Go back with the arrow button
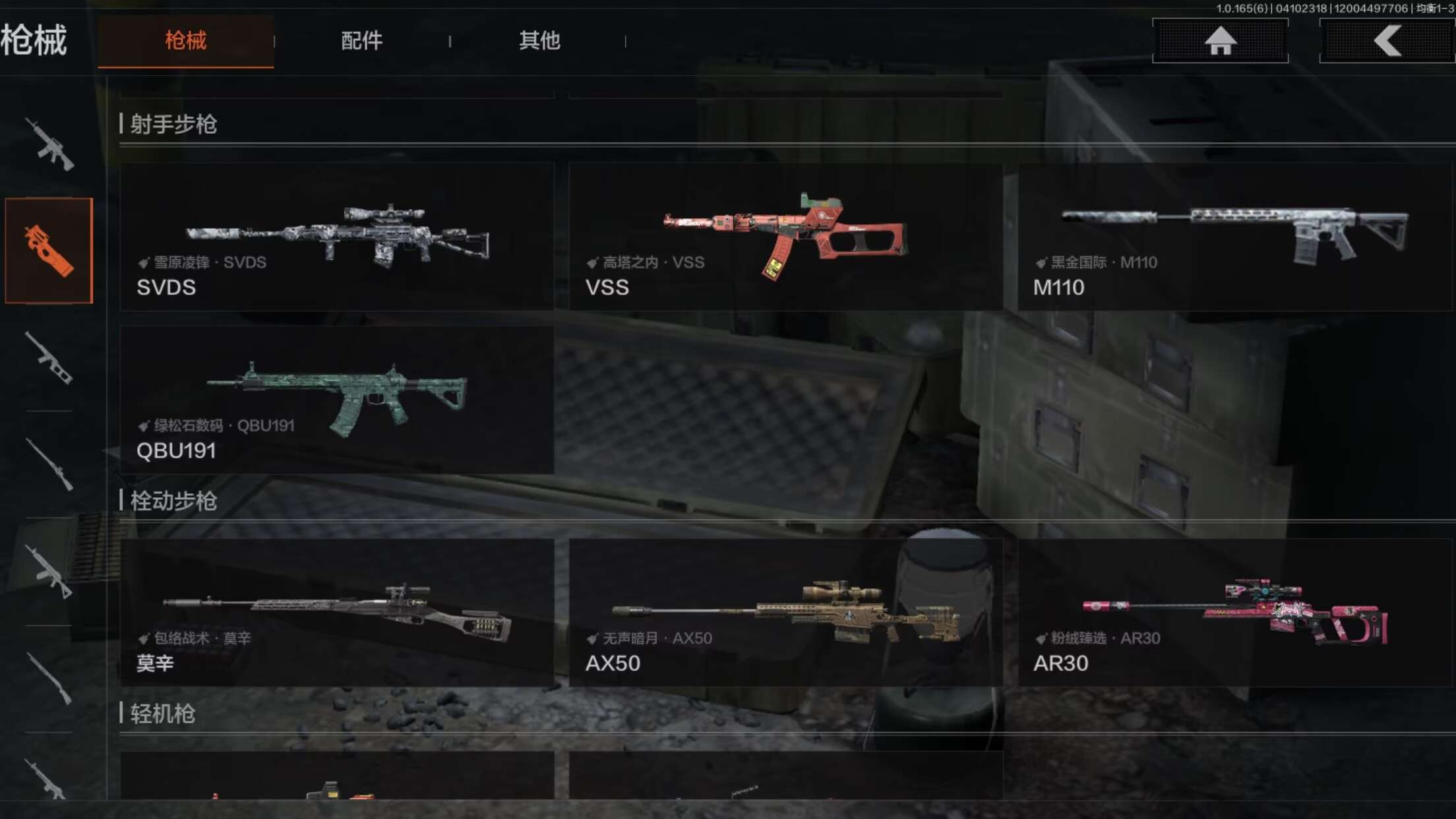This screenshot has width=1456, height=819. pos(1387,41)
